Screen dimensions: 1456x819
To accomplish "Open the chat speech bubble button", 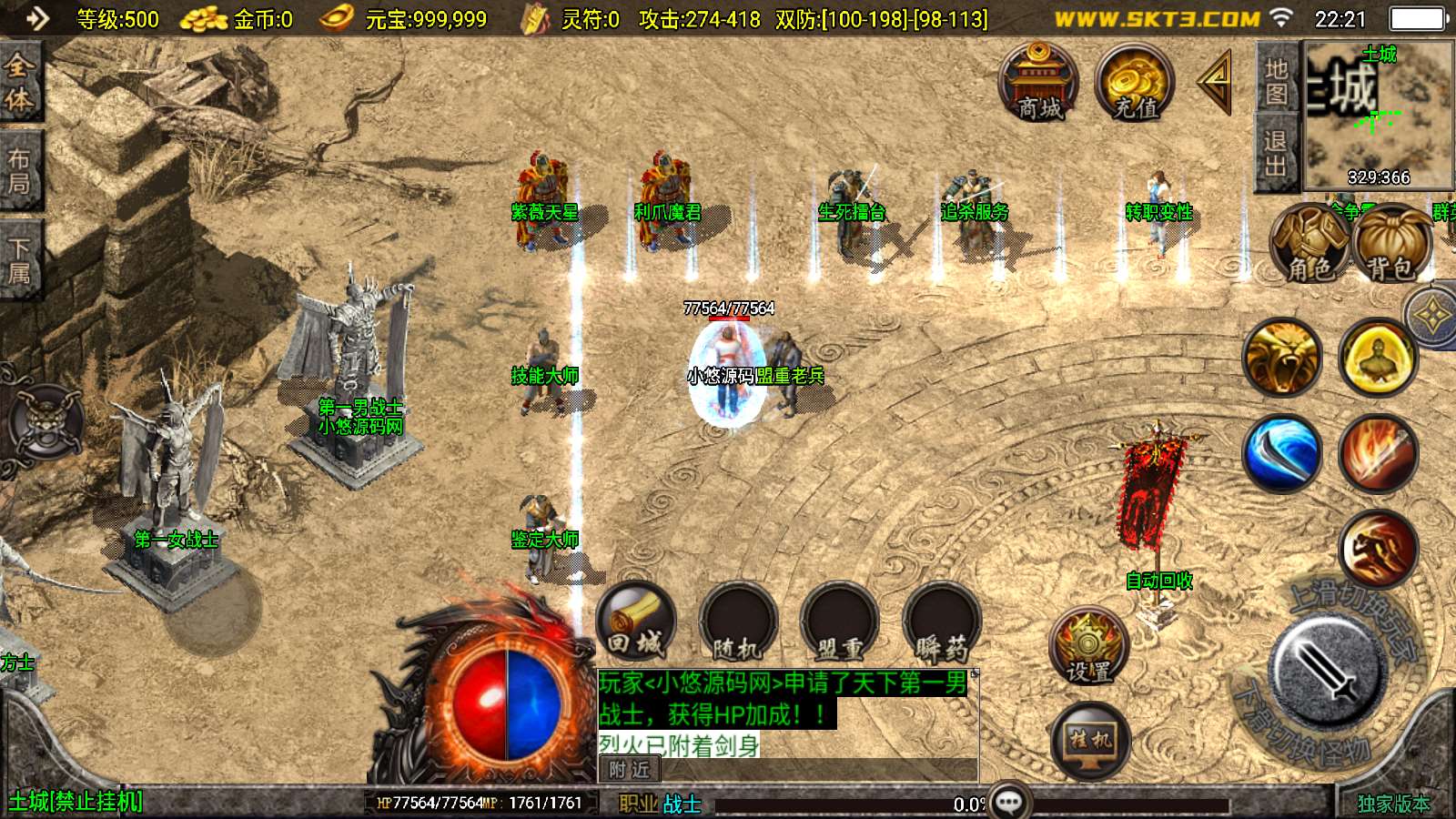I will 1009,802.
